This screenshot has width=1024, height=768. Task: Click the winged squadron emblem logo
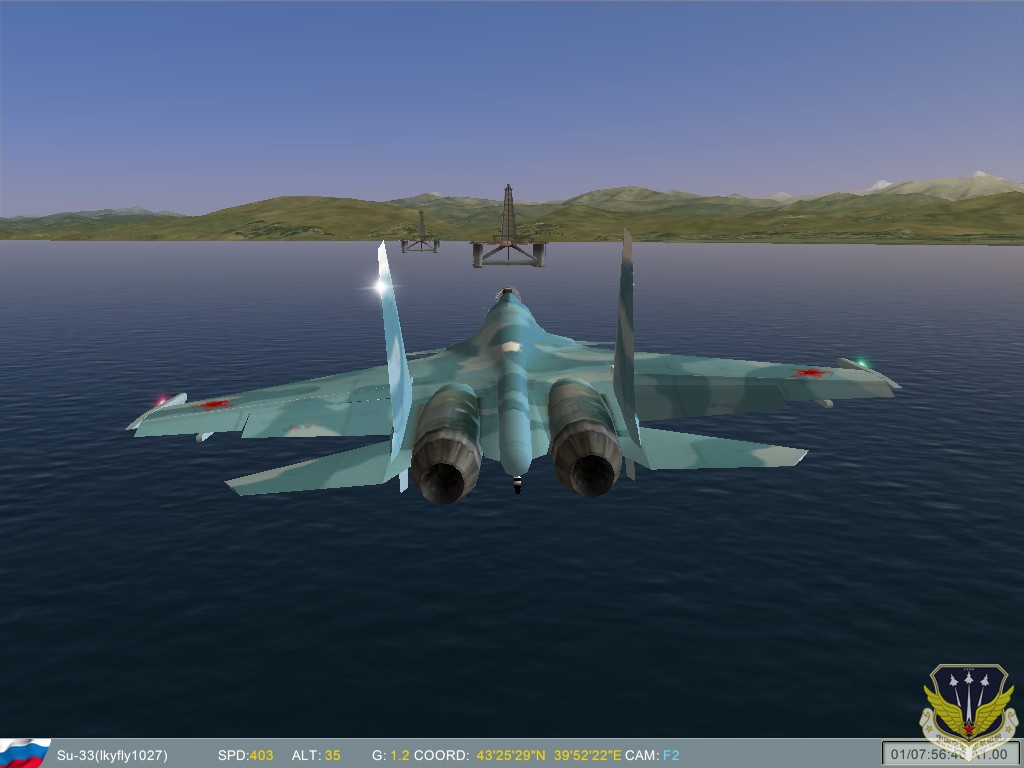(x=968, y=705)
